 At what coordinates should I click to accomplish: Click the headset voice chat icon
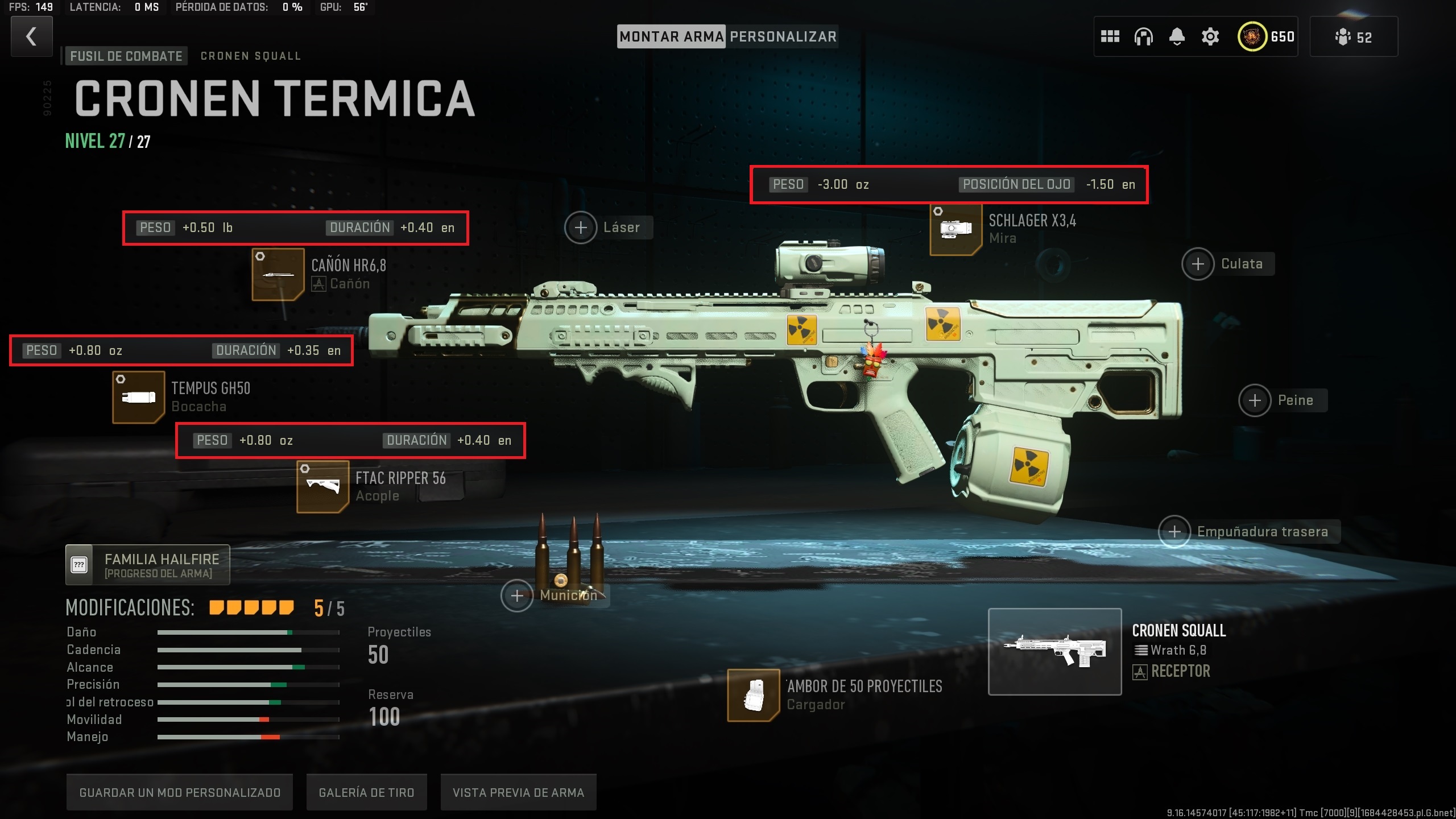1143,37
